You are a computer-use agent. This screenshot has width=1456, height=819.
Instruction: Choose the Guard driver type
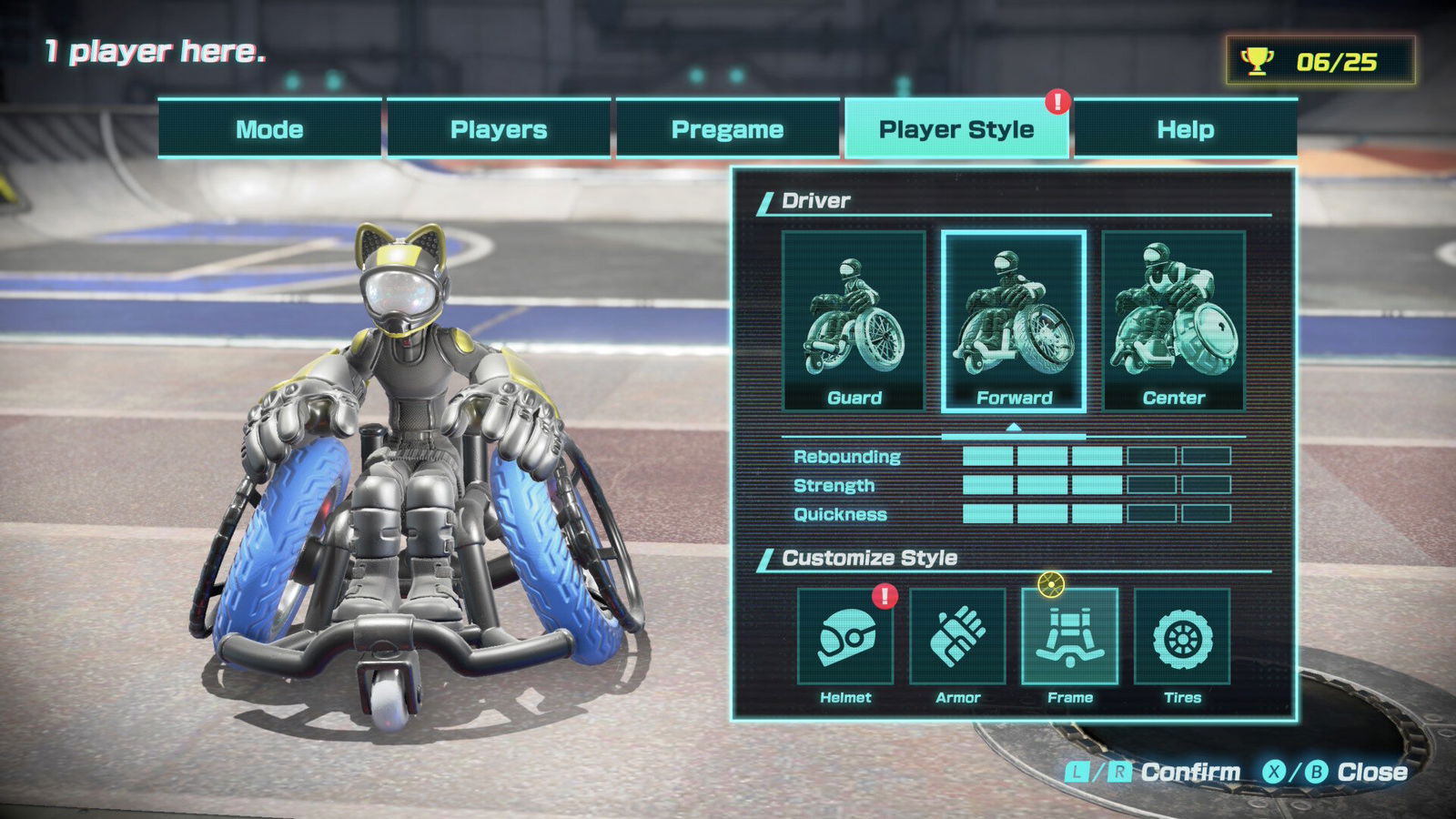[854, 320]
